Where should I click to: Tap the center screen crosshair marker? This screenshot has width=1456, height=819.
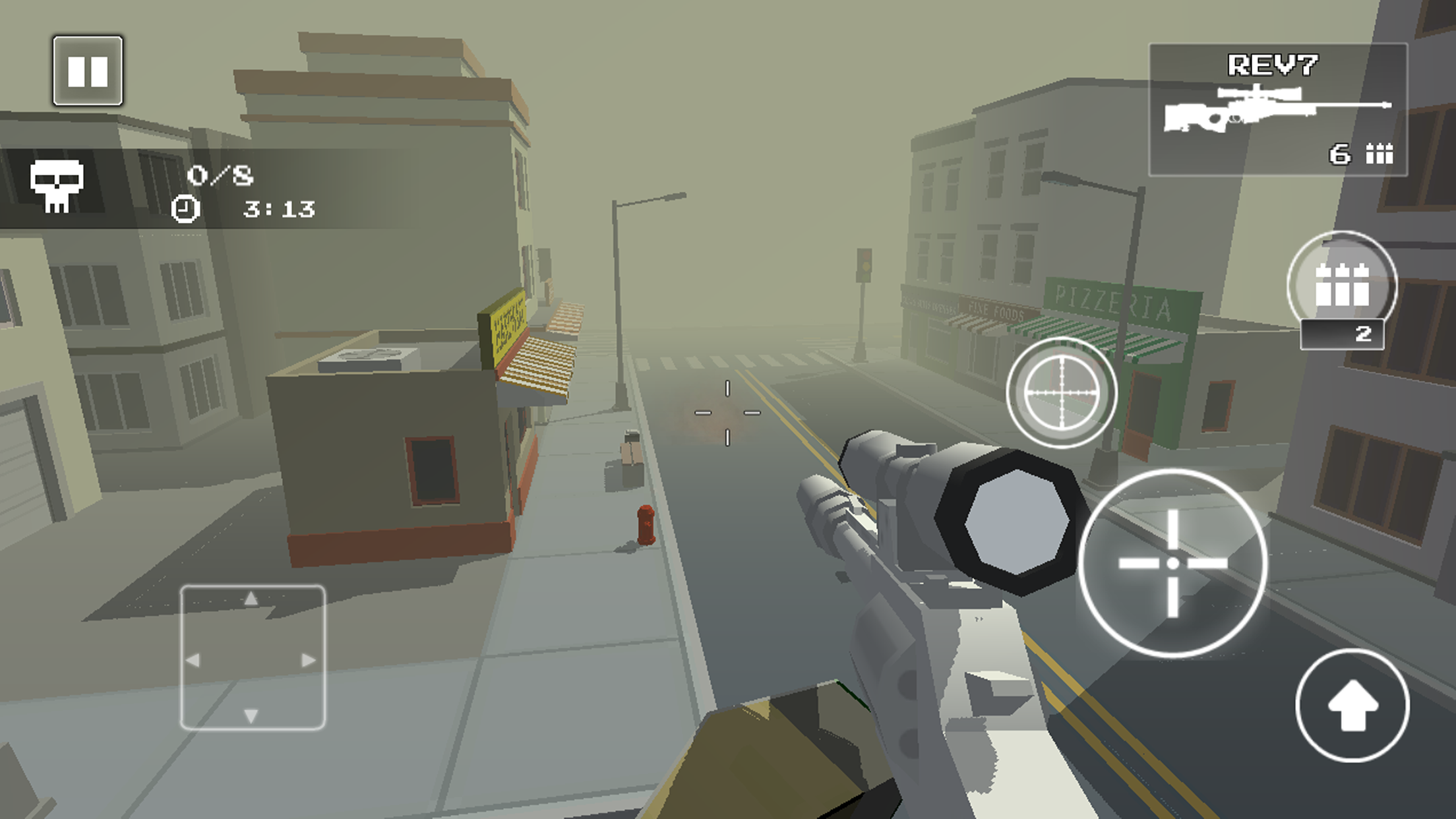tap(726, 412)
